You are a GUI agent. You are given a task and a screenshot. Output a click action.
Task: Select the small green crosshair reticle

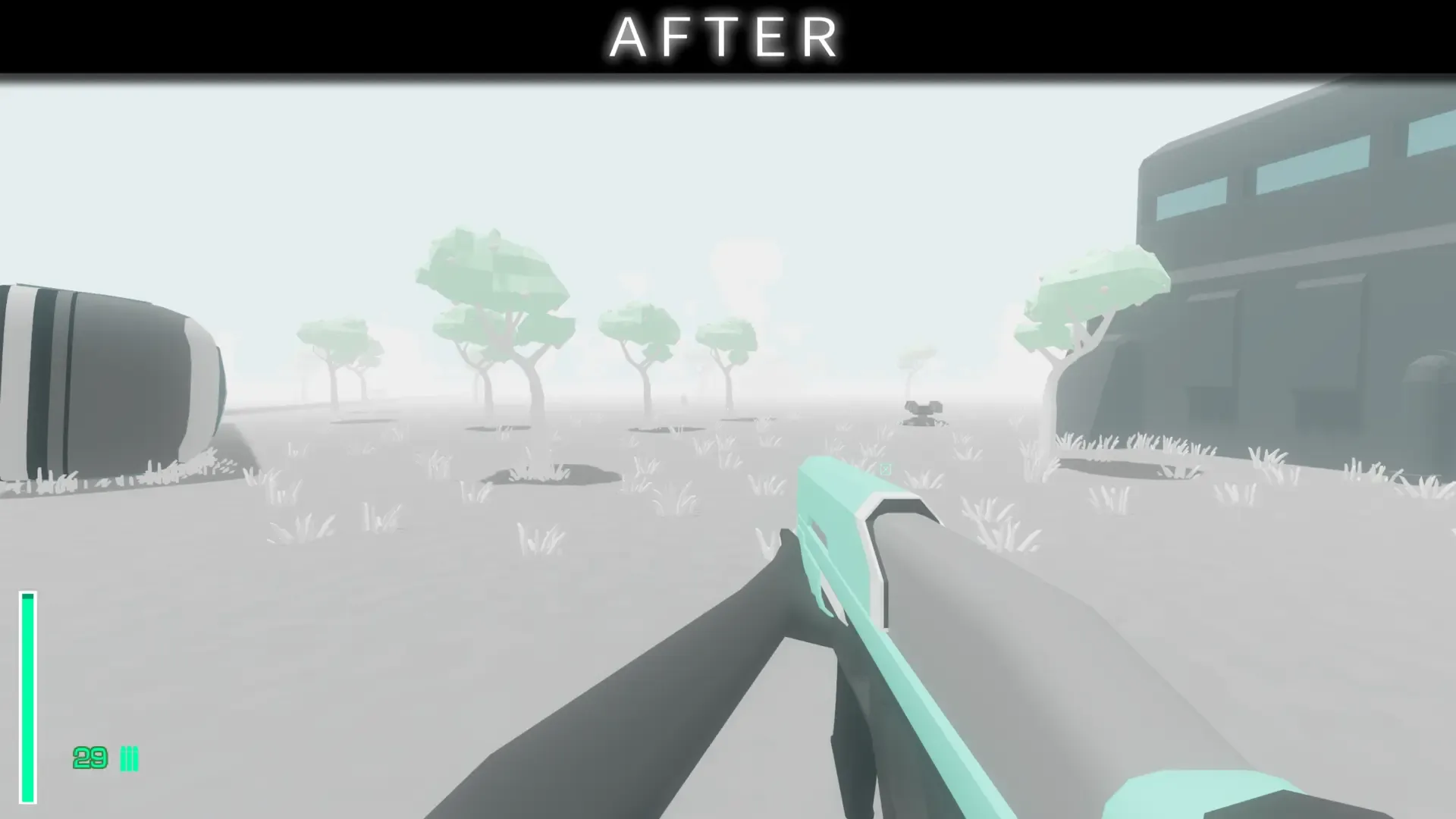pyautogui.click(x=886, y=470)
